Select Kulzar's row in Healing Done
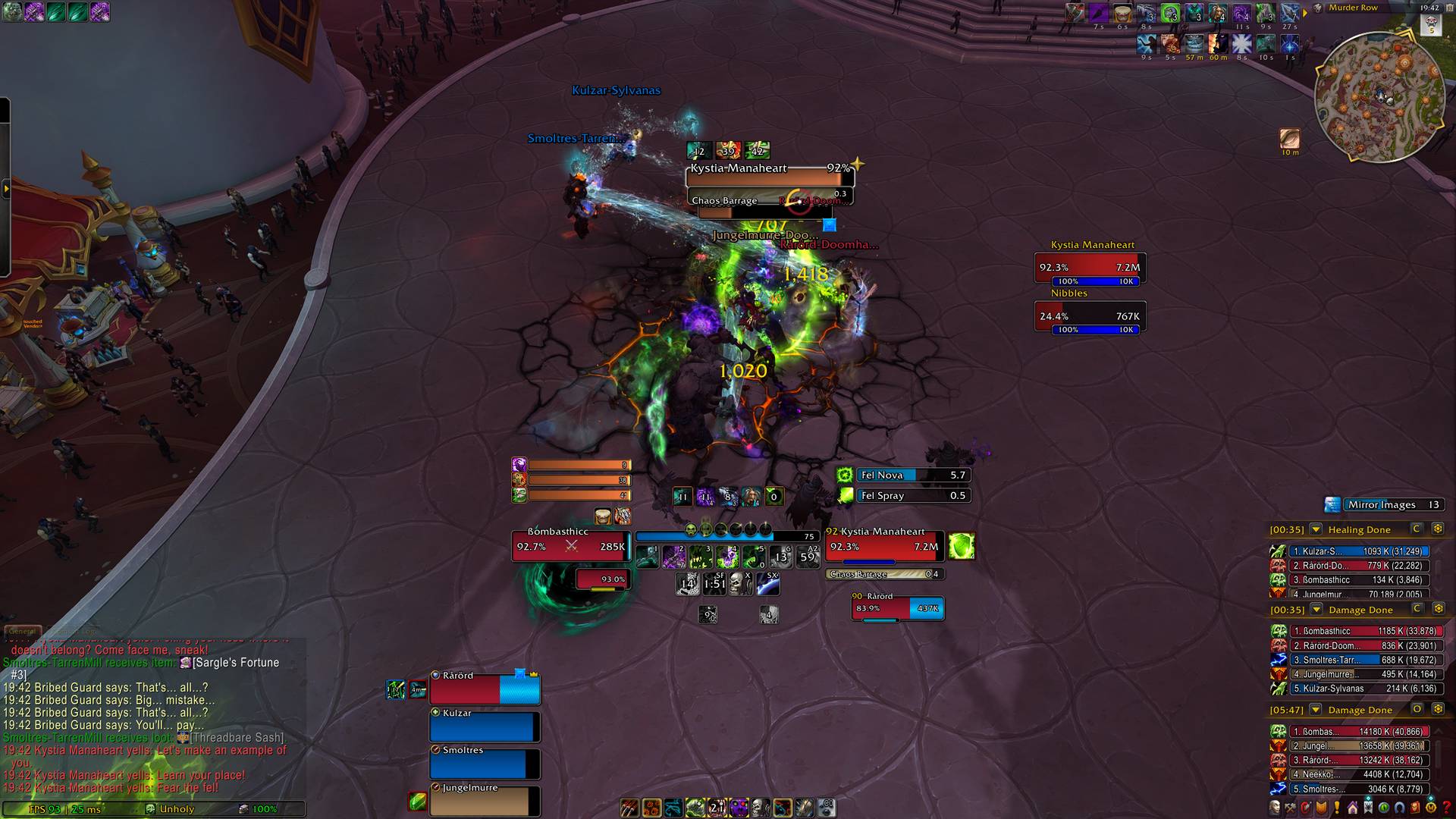Image resolution: width=1456 pixels, height=819 pixels. [x=1350, y=551]
